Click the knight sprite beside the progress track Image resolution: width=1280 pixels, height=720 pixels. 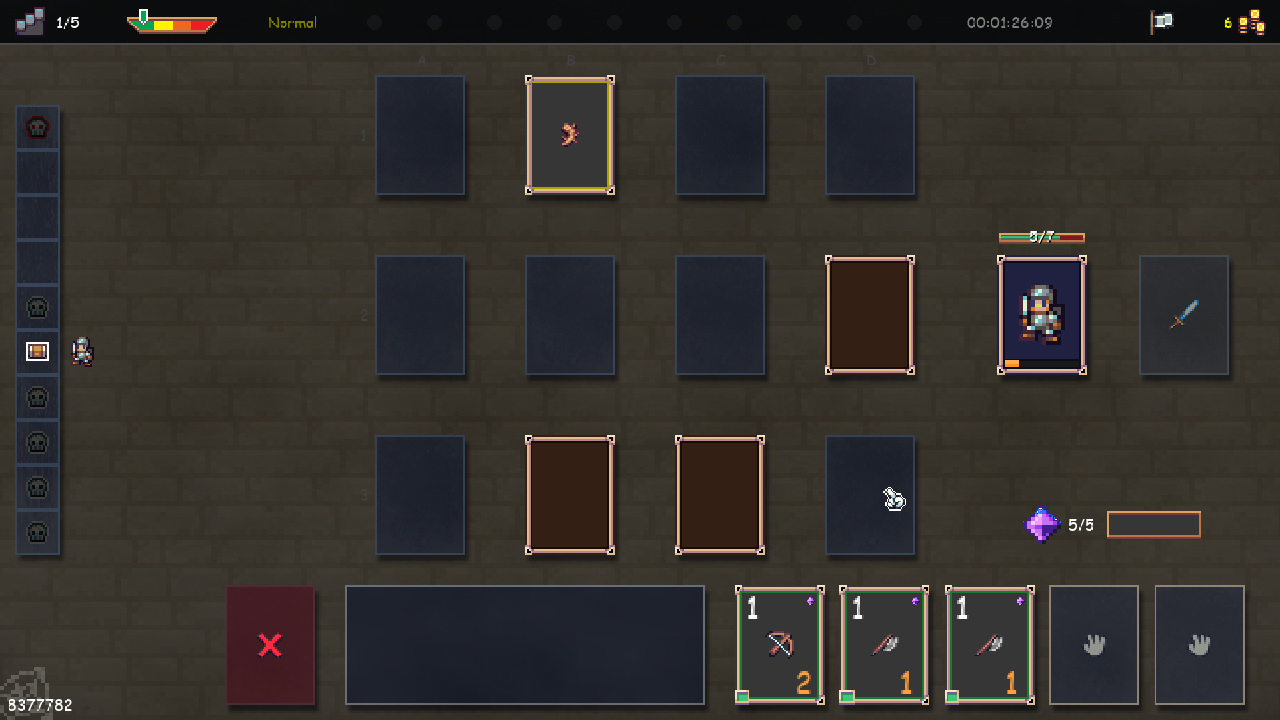coord(83,352)
